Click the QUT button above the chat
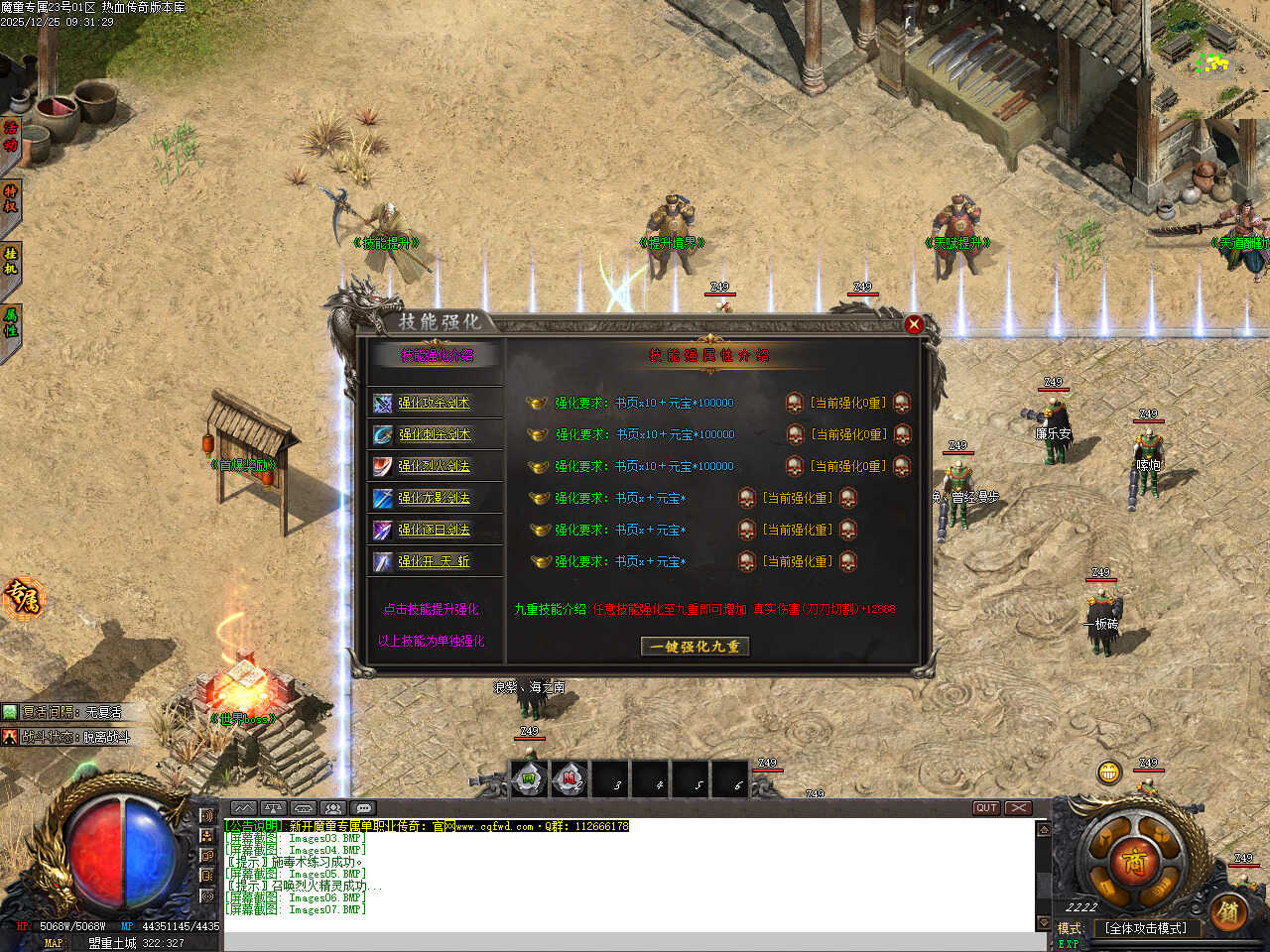Viewport: 1270px width, 952px height. [986, 808]
